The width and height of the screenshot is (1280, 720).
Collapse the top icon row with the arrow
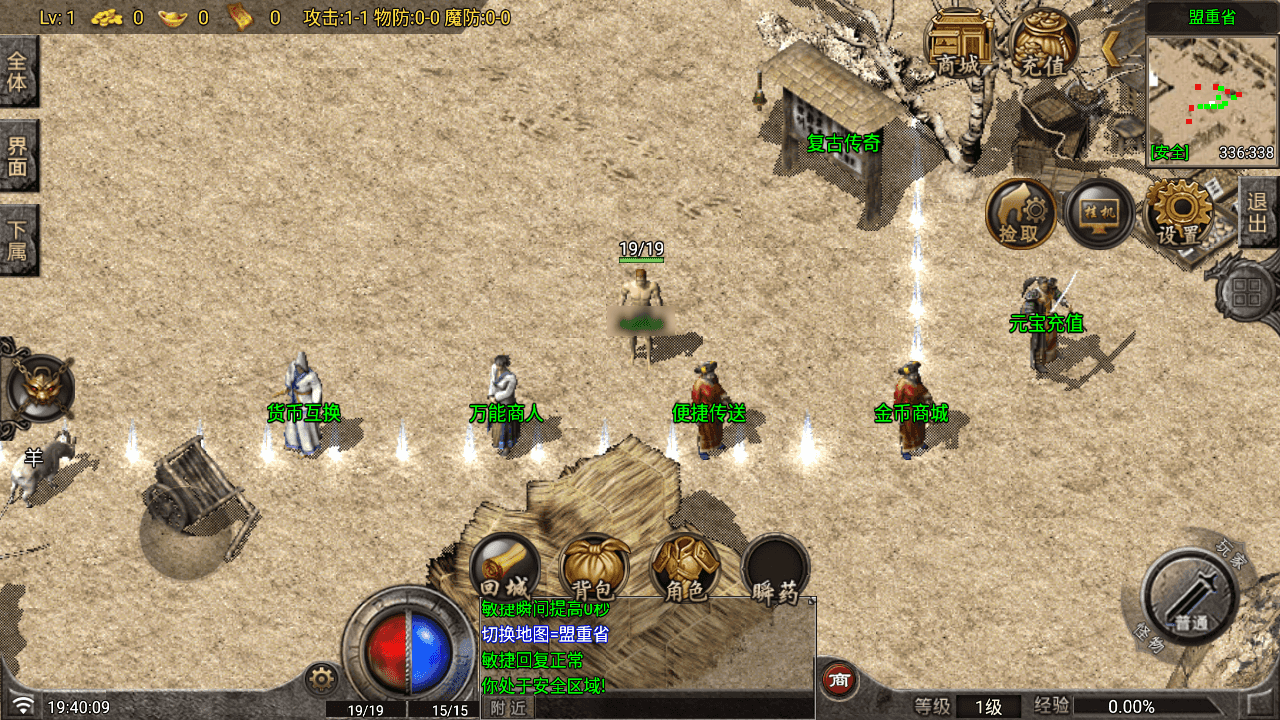coord(1111,47)
